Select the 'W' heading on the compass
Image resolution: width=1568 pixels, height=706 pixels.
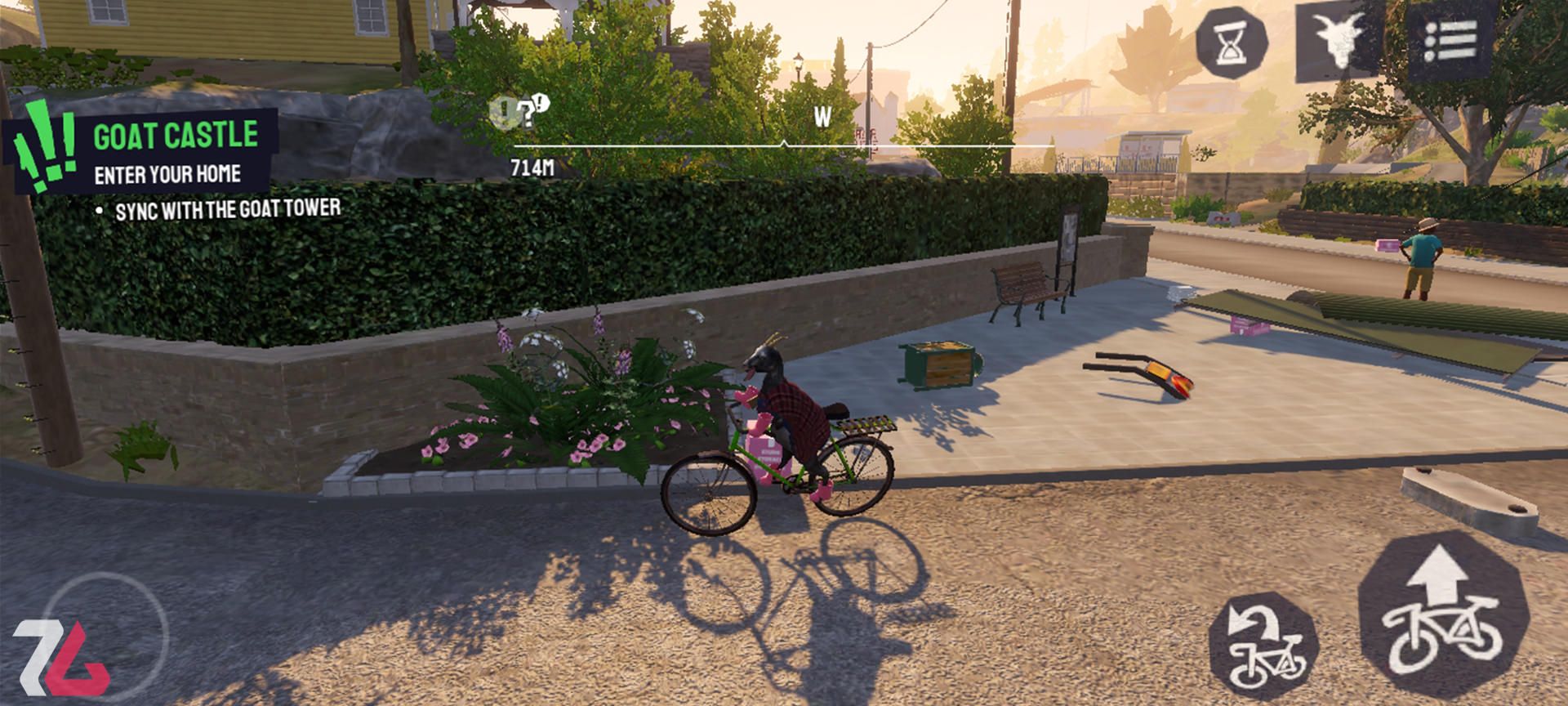tap(822, 116)
